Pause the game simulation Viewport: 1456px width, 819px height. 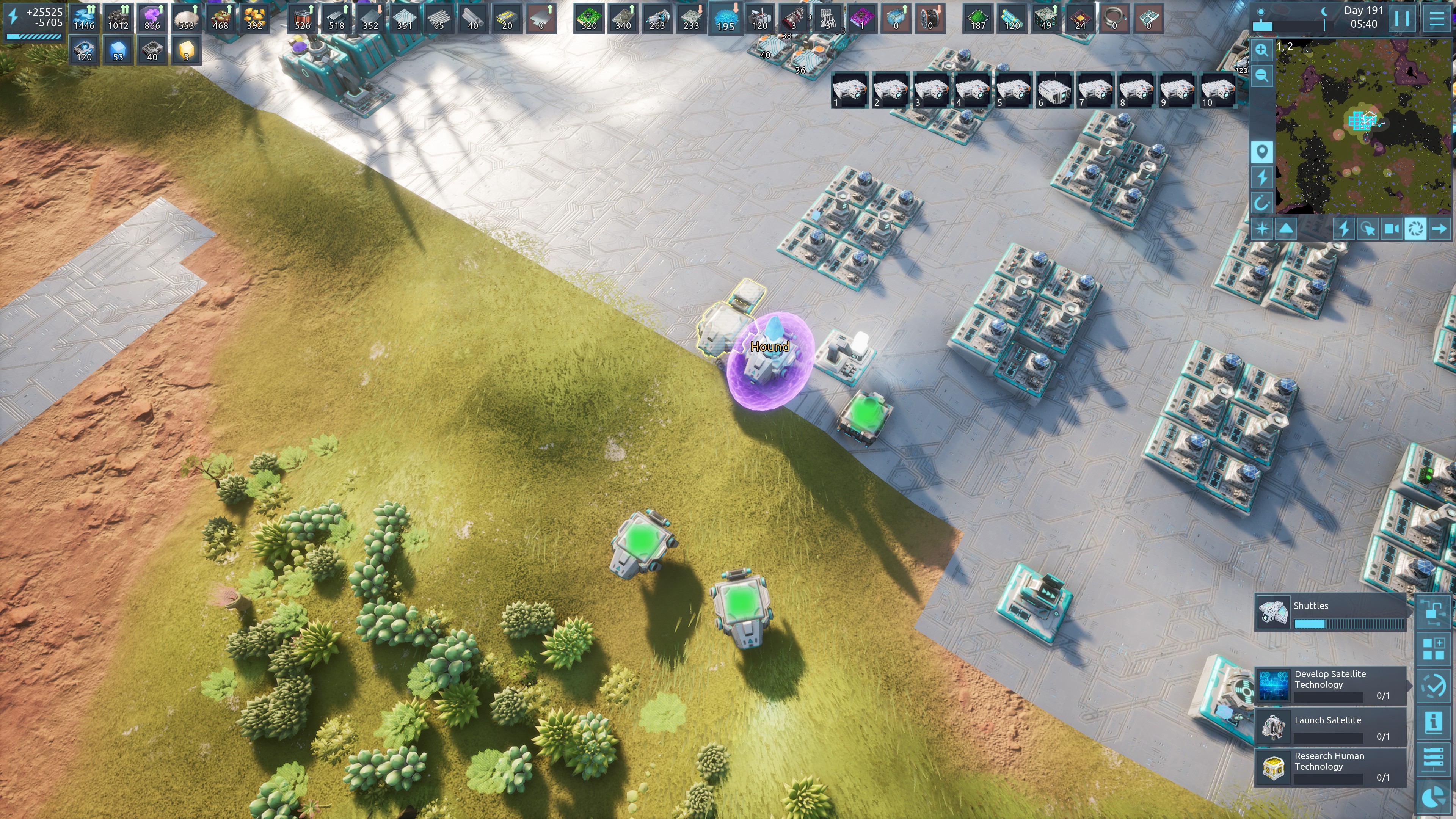(1402, 19)
